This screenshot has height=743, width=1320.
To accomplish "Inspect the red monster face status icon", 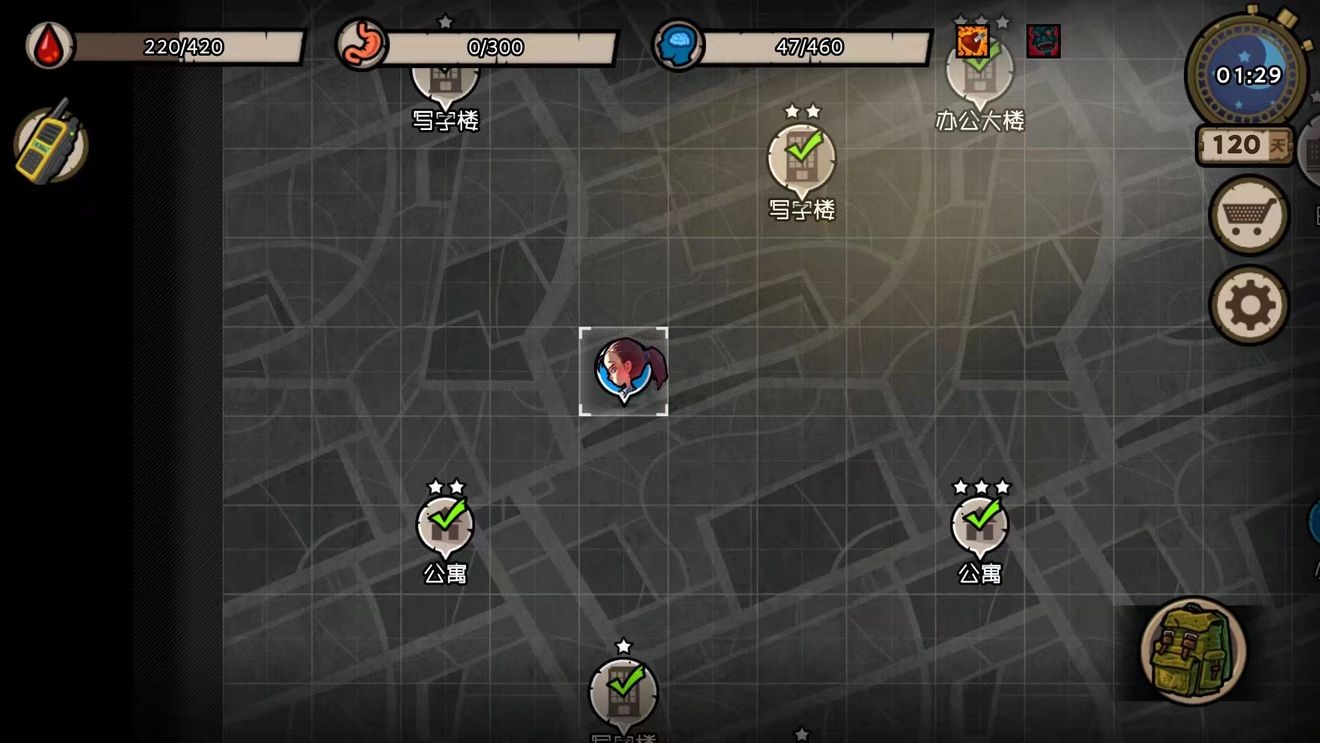I will coord(1043,42).
